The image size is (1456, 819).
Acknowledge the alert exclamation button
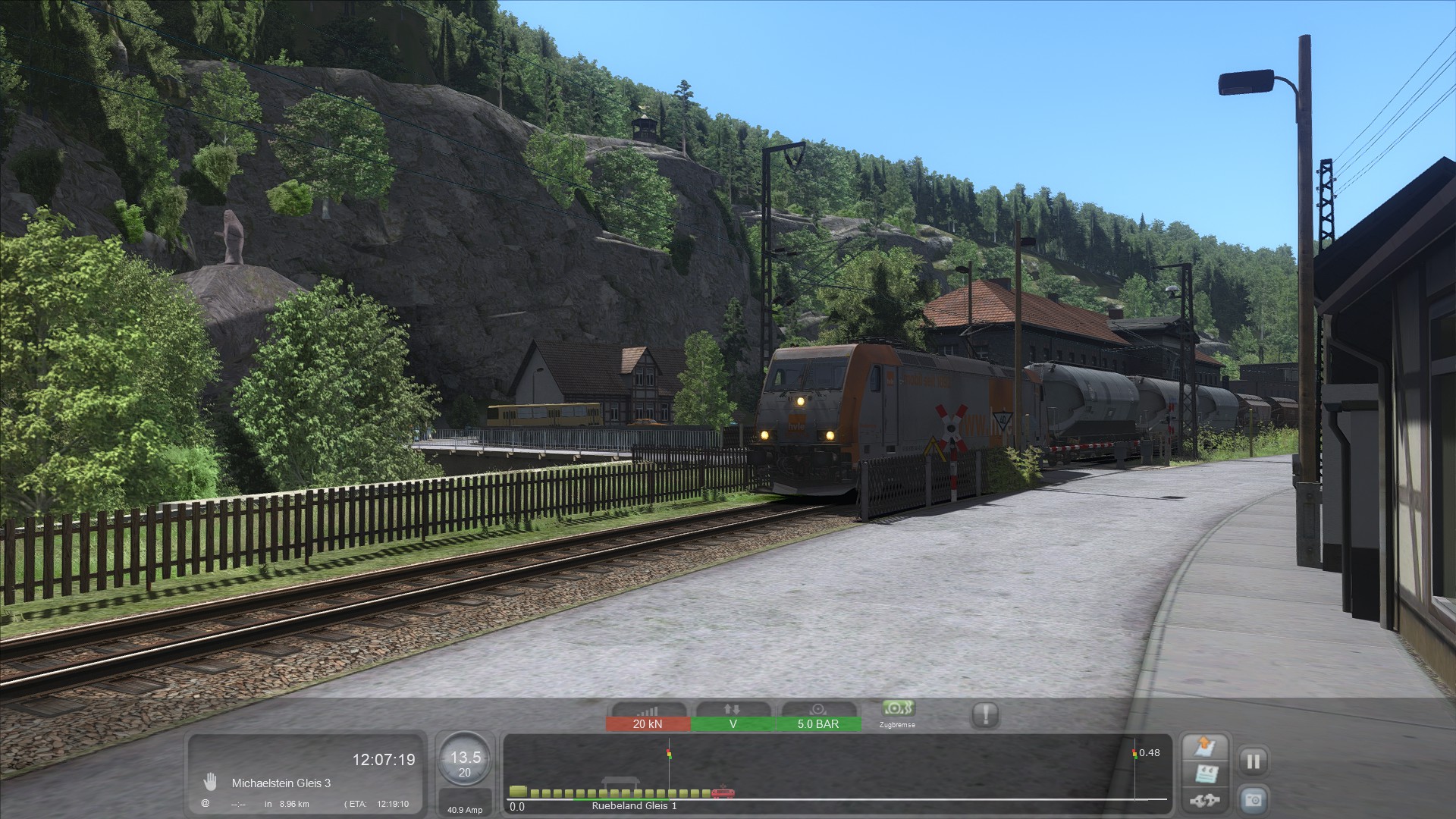985,714
